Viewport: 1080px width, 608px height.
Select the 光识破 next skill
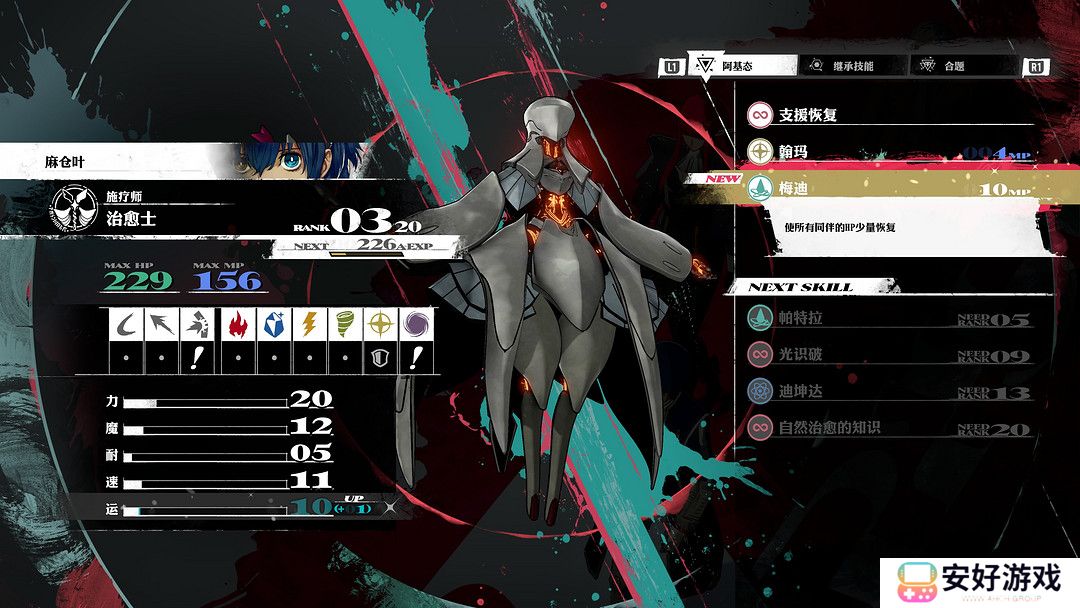coord(890,355)
